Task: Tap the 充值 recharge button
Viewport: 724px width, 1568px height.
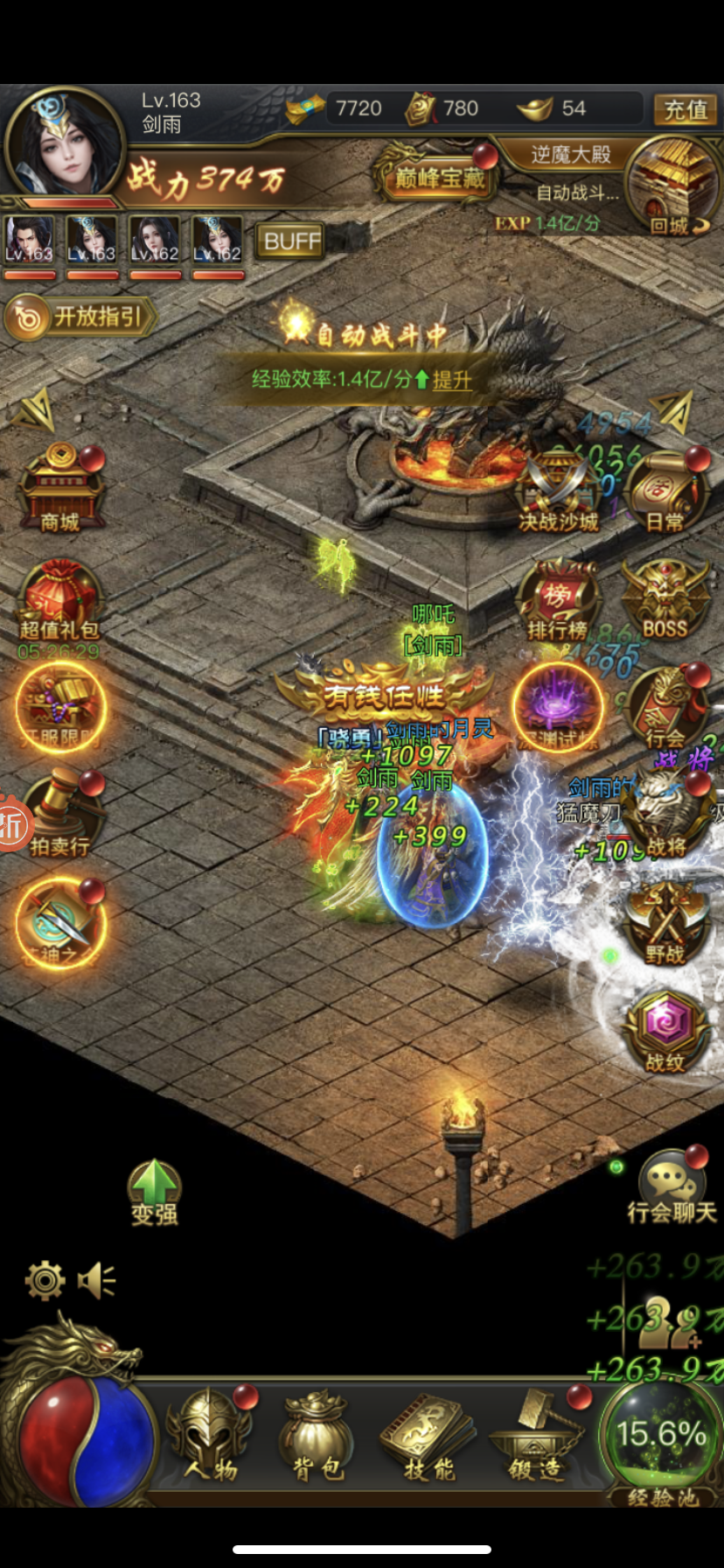Action: click(x=685, y=109)
